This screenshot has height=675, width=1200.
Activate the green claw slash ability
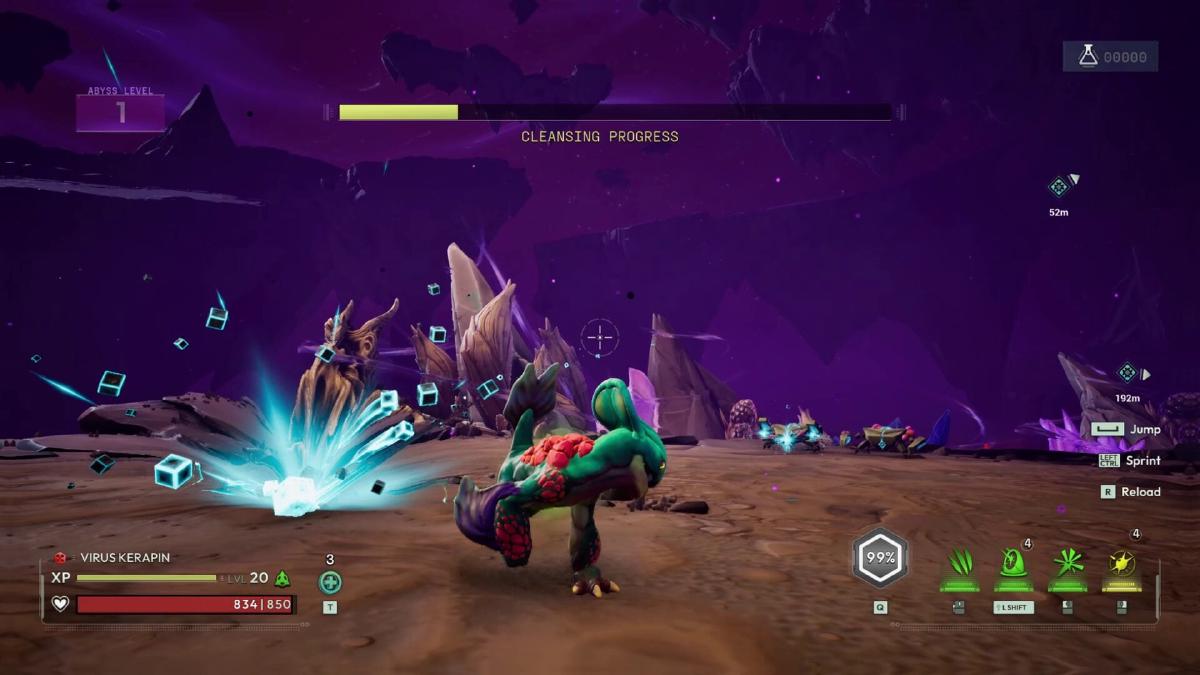960,565
